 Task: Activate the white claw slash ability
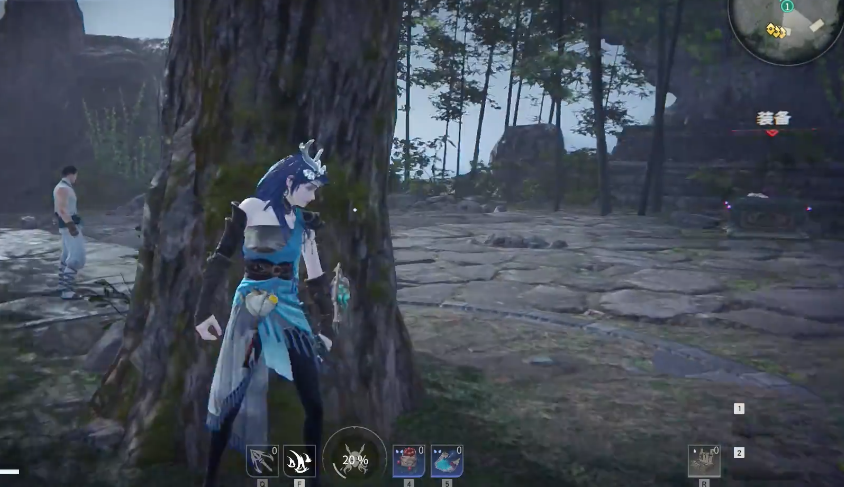pos(299,461)
